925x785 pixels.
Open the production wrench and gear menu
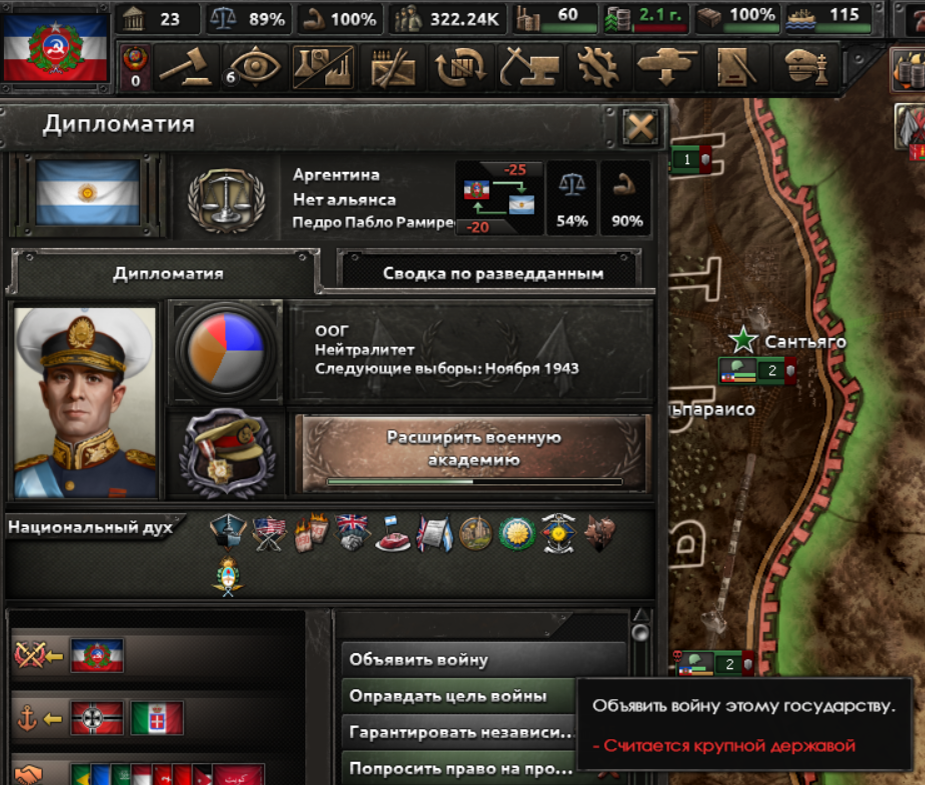coord(598,67)
